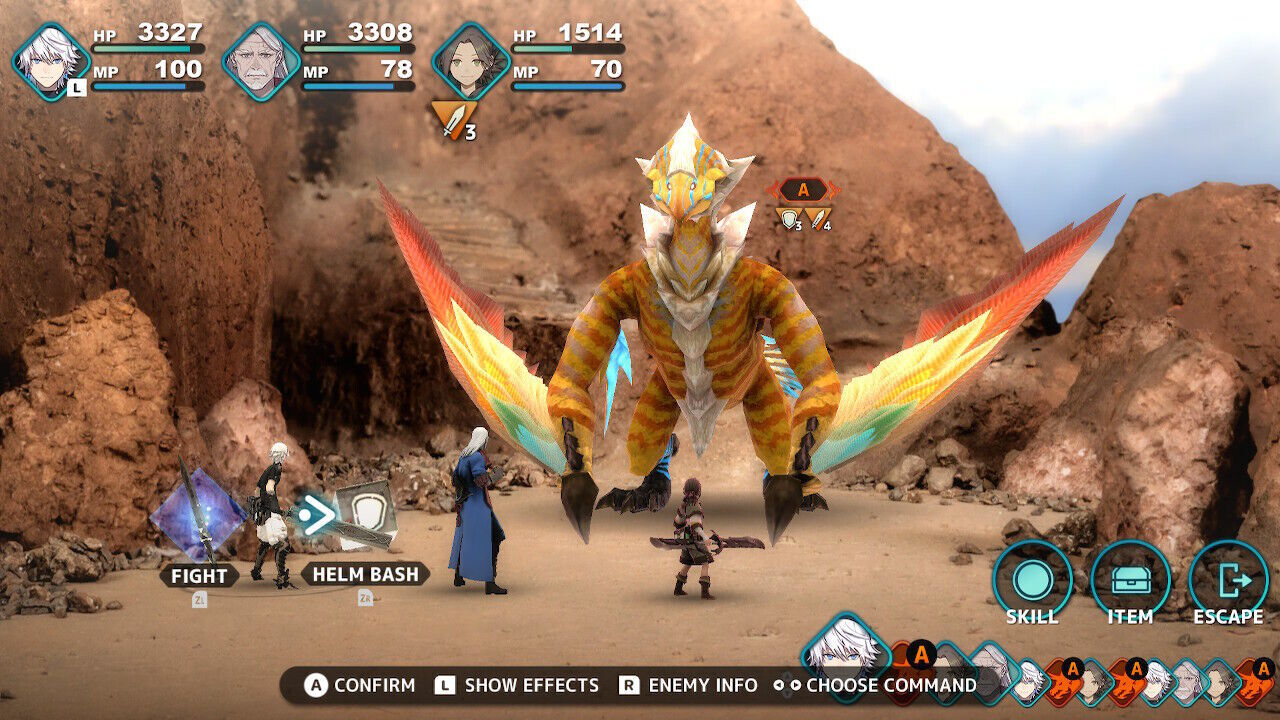1280x720 pixels.
Task: Escape from the battle
Action: tap(1228, 581)
